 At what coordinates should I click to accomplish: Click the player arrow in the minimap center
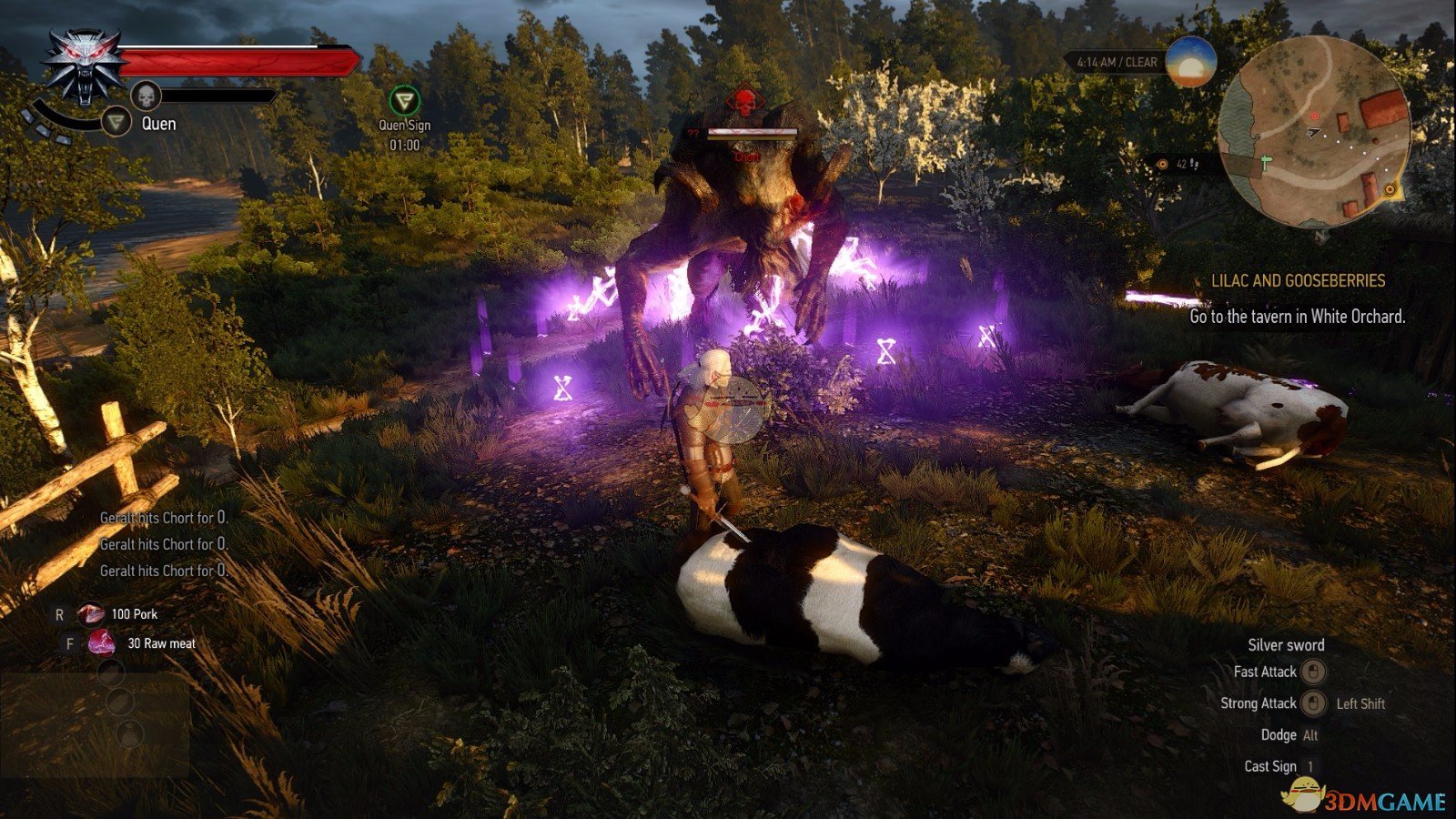coord(1311,132)
